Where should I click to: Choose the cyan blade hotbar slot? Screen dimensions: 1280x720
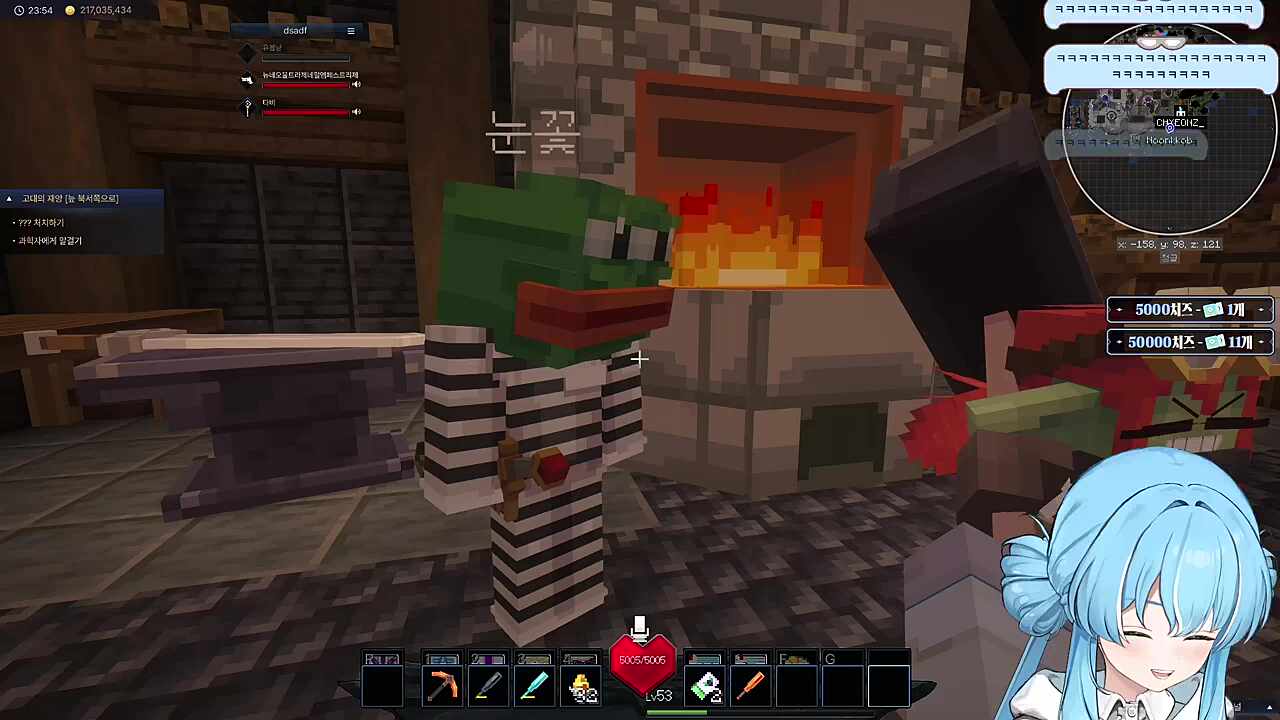[534, 686]
